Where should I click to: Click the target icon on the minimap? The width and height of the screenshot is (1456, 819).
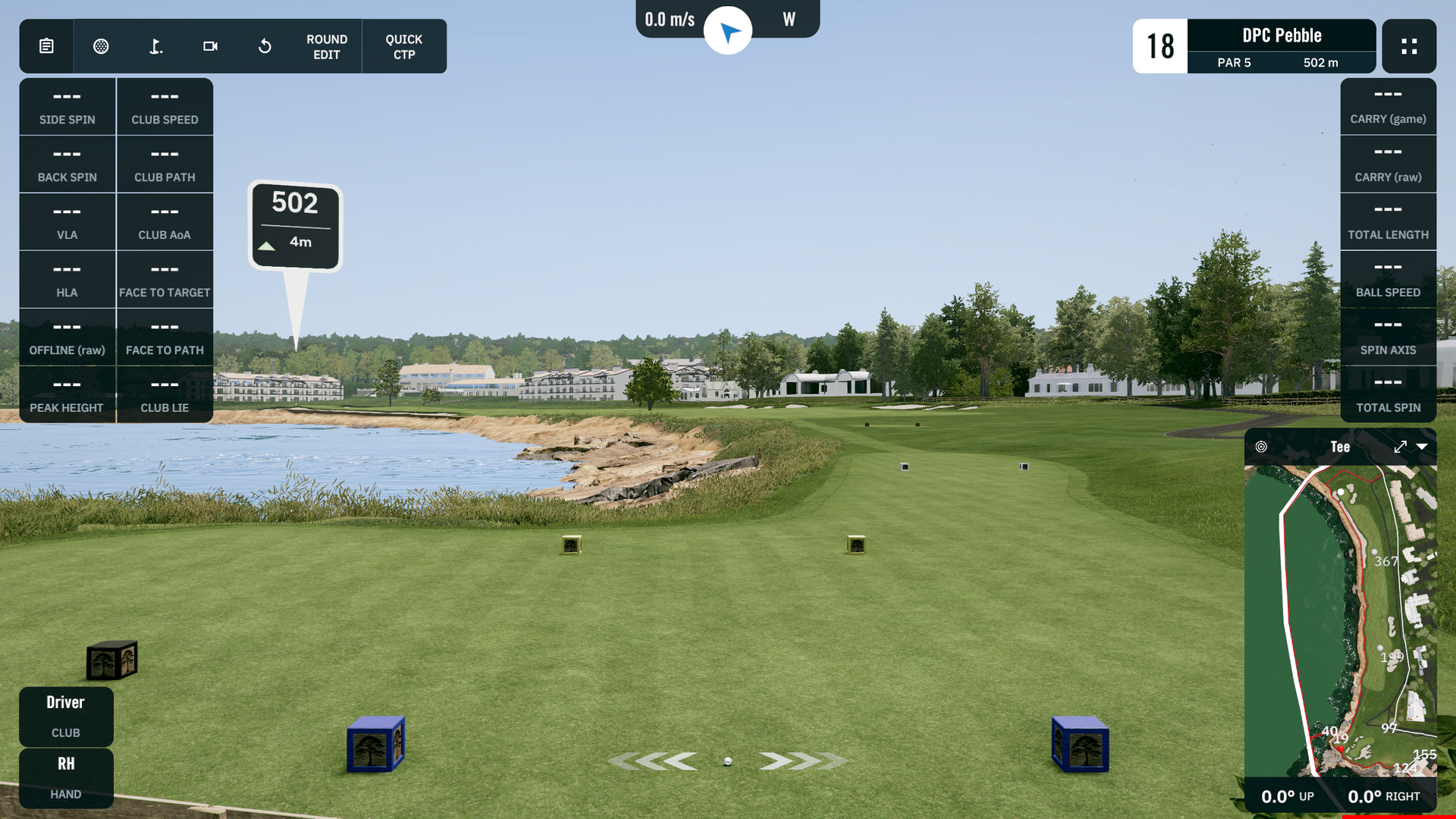coord(1261,447)
